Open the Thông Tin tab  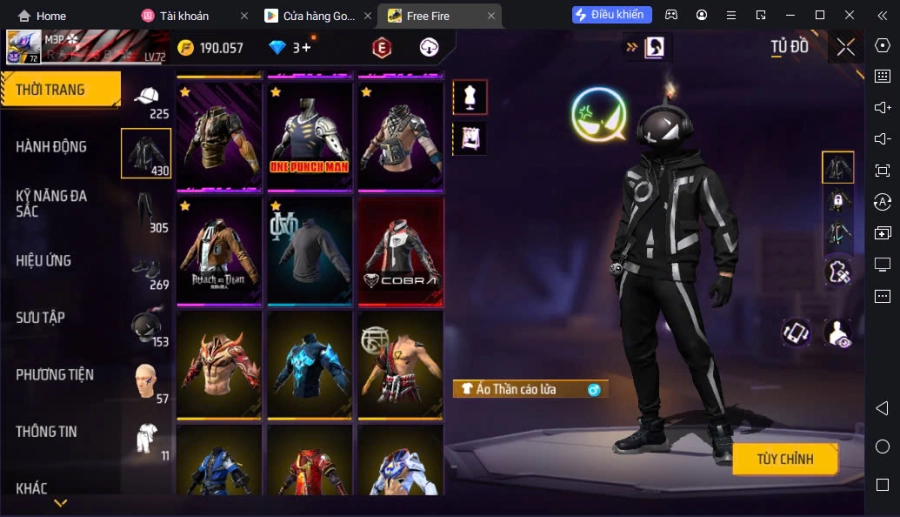tap(46, 432)
